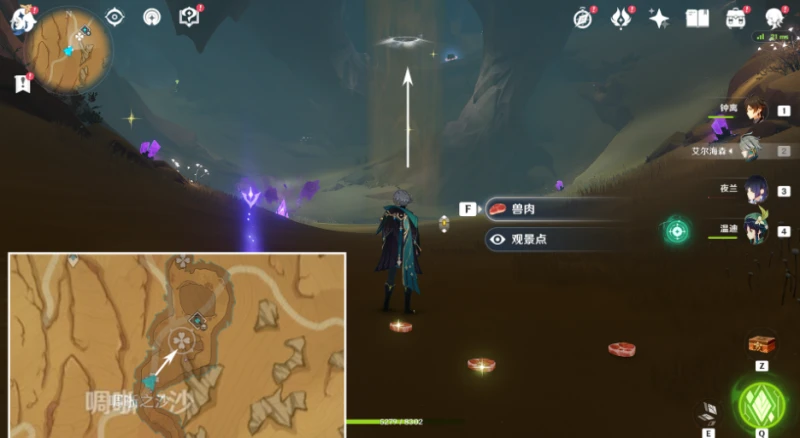Activate the green Elemental Burst icon
The width and height of the screenshot is (800, 438).
(x=761, y=403)
